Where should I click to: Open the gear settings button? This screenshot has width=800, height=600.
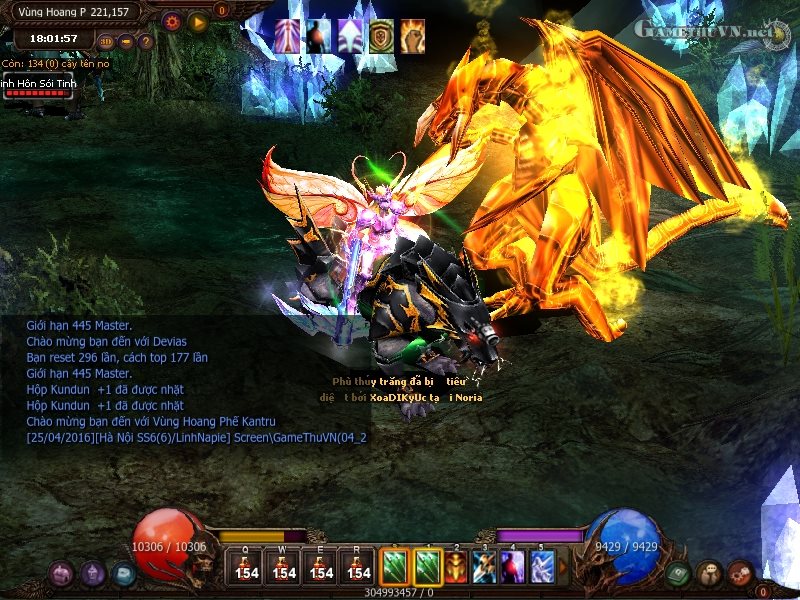tap(171, 20)
